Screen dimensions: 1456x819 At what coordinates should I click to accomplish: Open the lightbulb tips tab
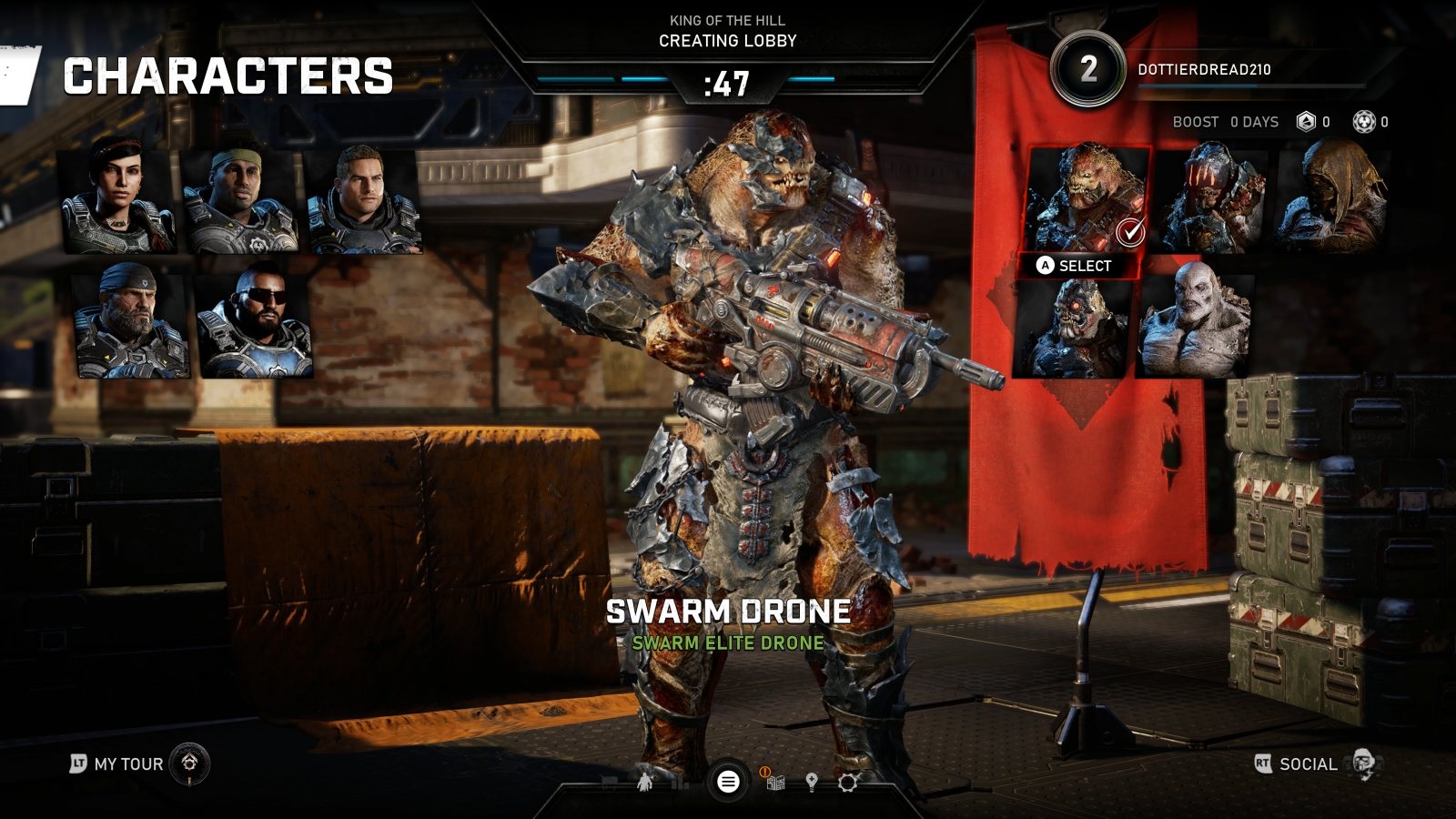[812, 783]
